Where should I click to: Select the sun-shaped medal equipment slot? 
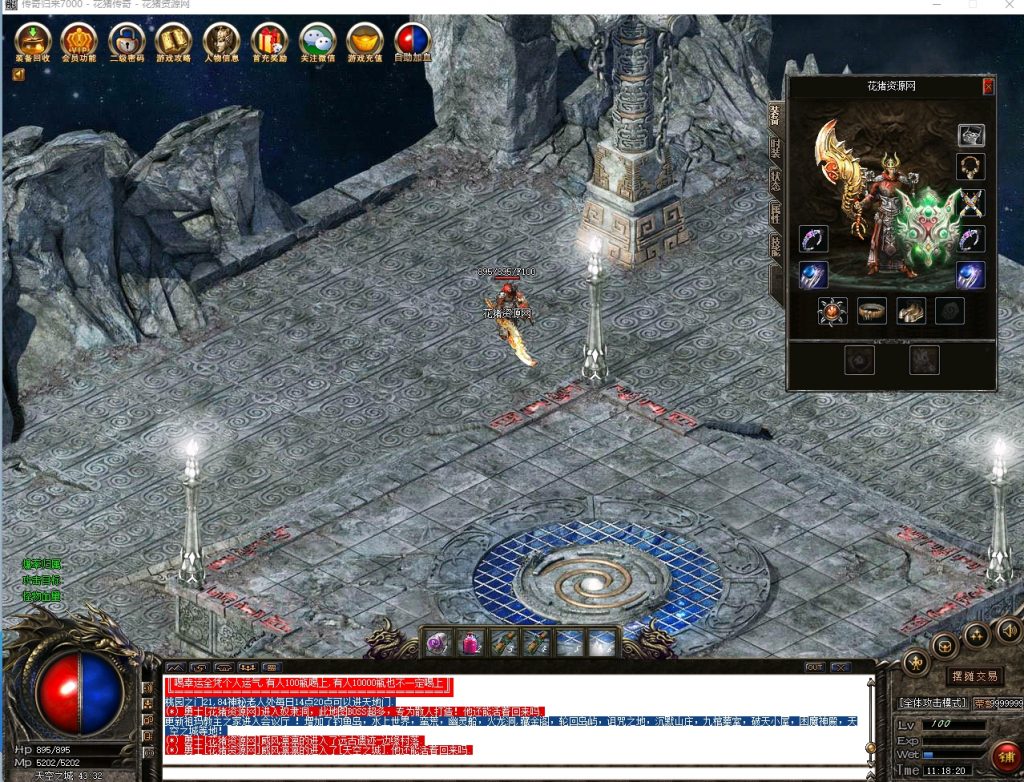[833, 311]
